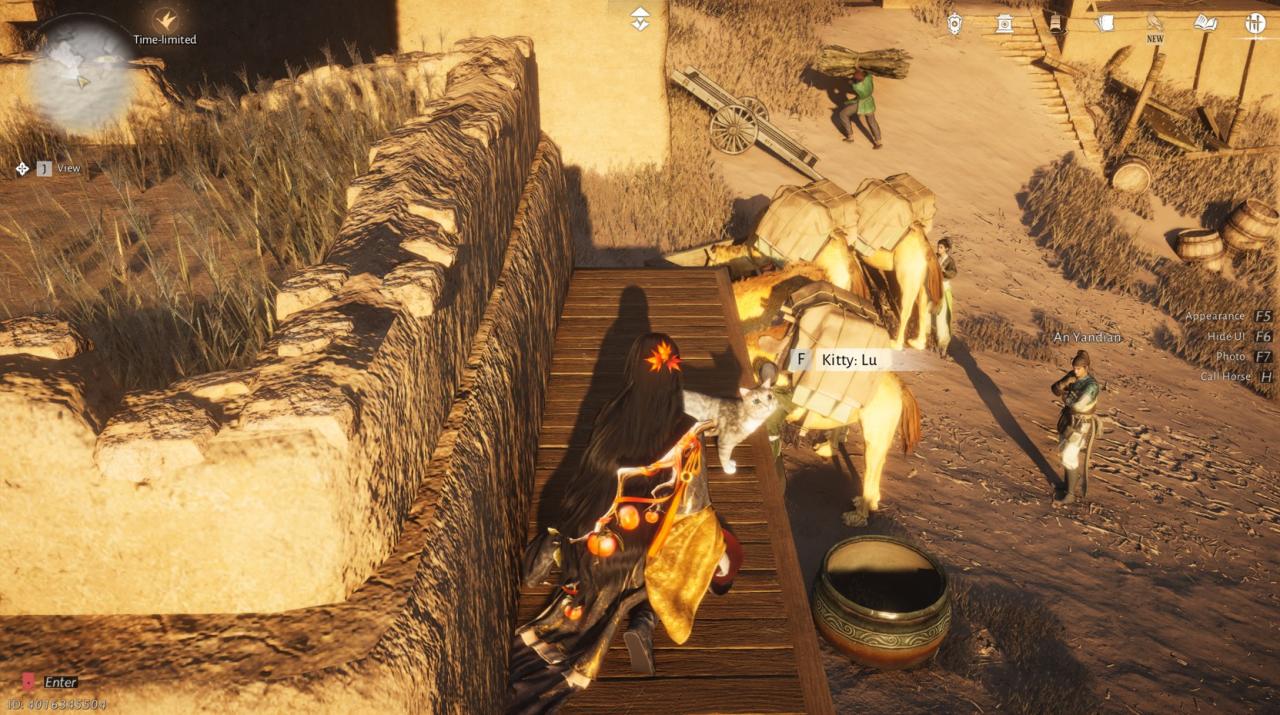Use the Call Horse option
The image size is (1280, 715).
pos(1236,376)
